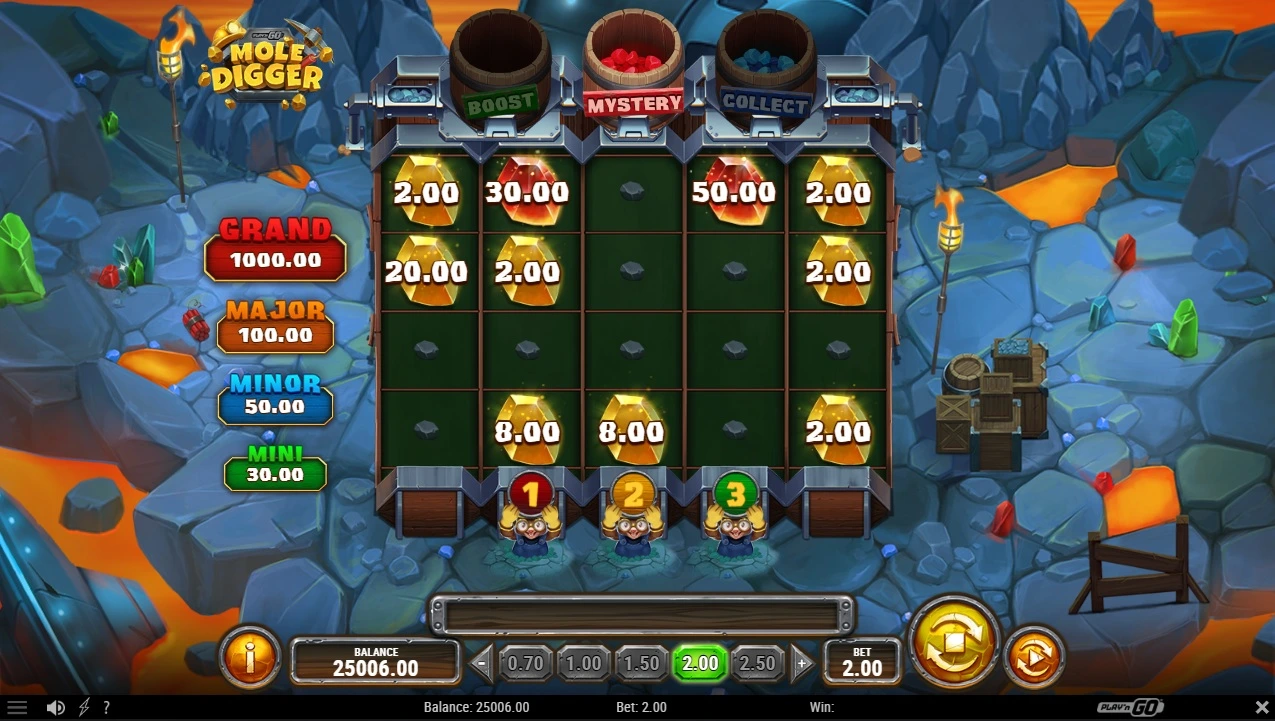The height and width of the screenshot is (721, 1275).
Task: Increase the bet with the plus arrow
Action: [802, 663]
